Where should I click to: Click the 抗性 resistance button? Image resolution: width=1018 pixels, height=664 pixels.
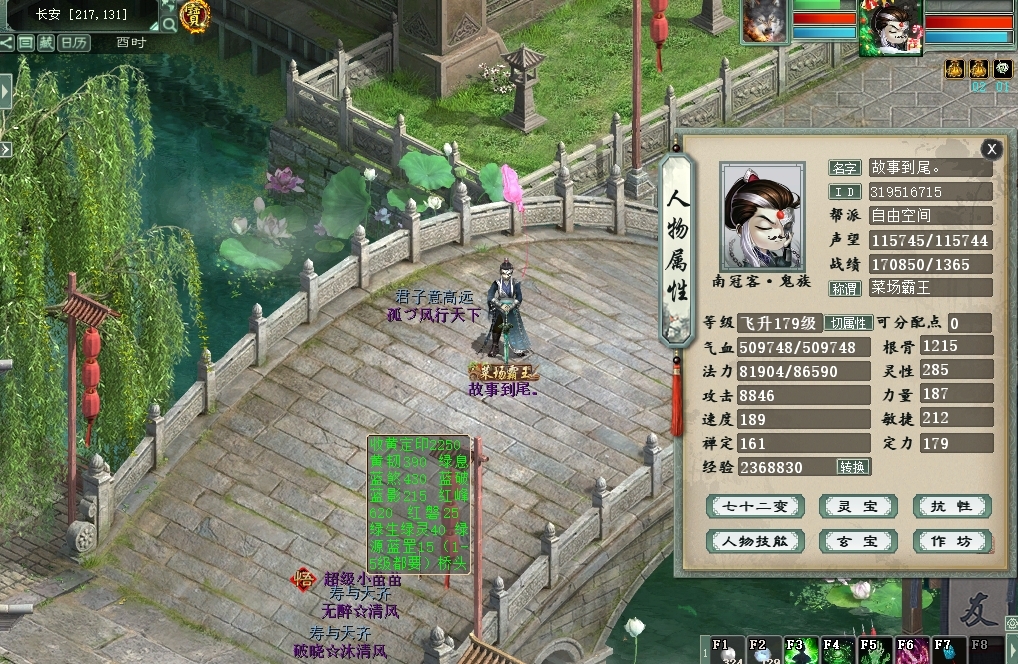[x=952, y=507]
